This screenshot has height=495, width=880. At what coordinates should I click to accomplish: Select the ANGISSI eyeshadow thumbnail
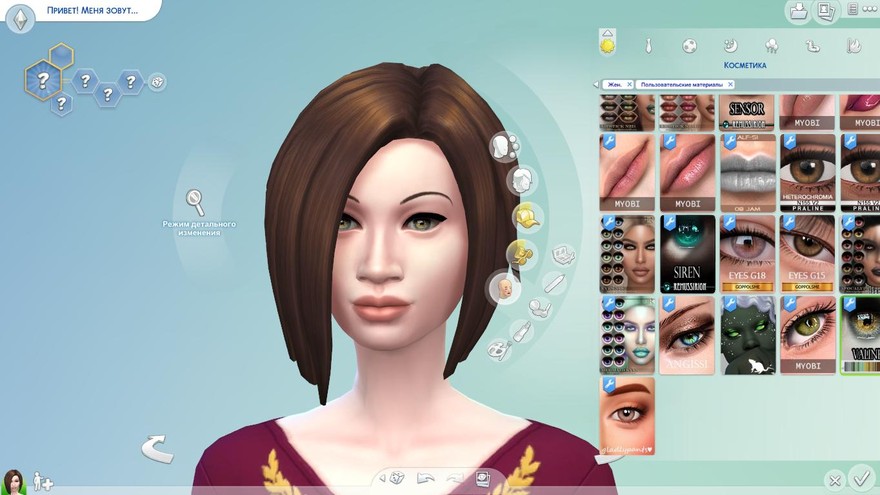[688, 333]
